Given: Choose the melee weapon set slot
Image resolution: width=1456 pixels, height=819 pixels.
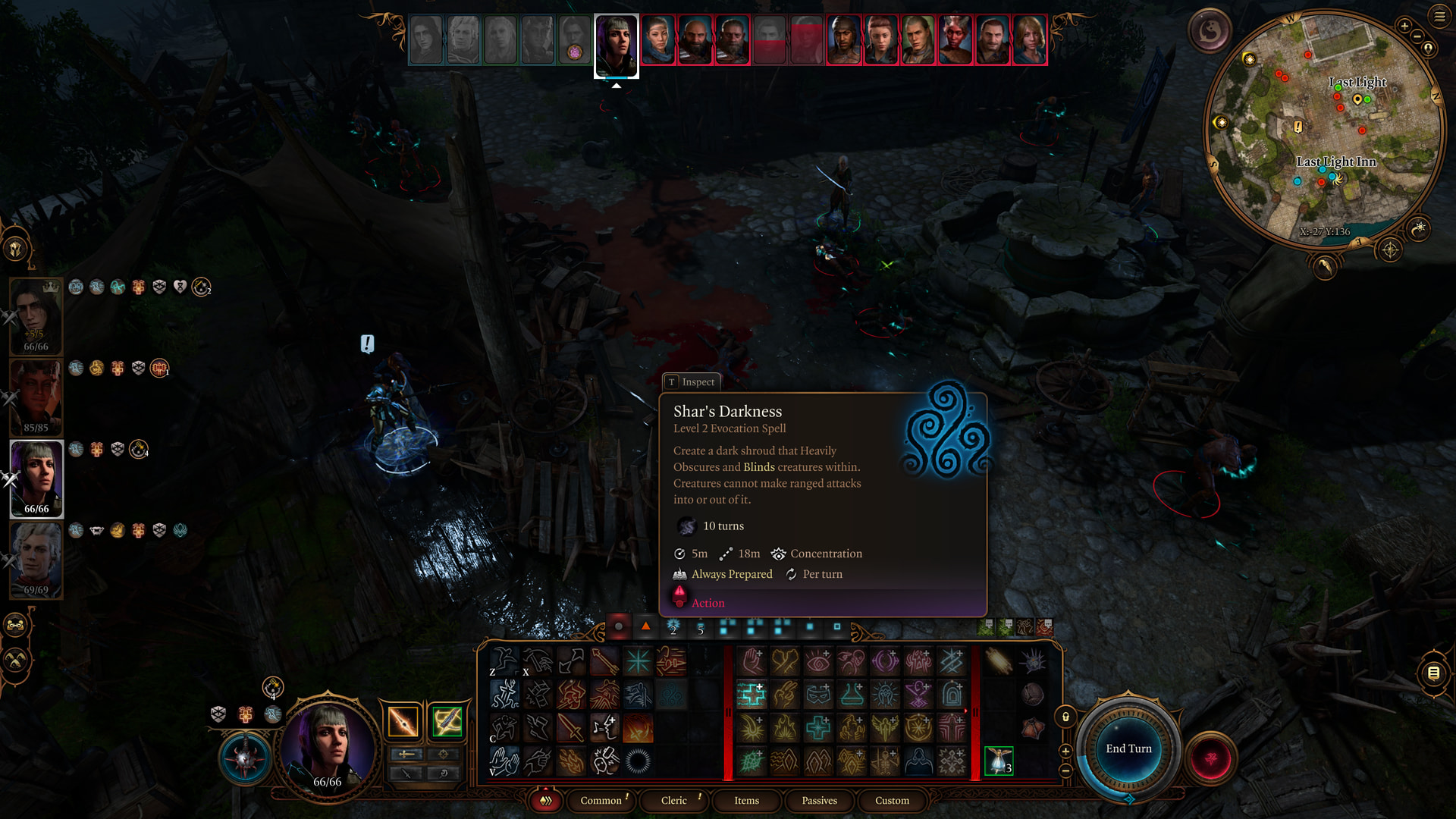Looking at the screenshot, I should click(403, 721).
